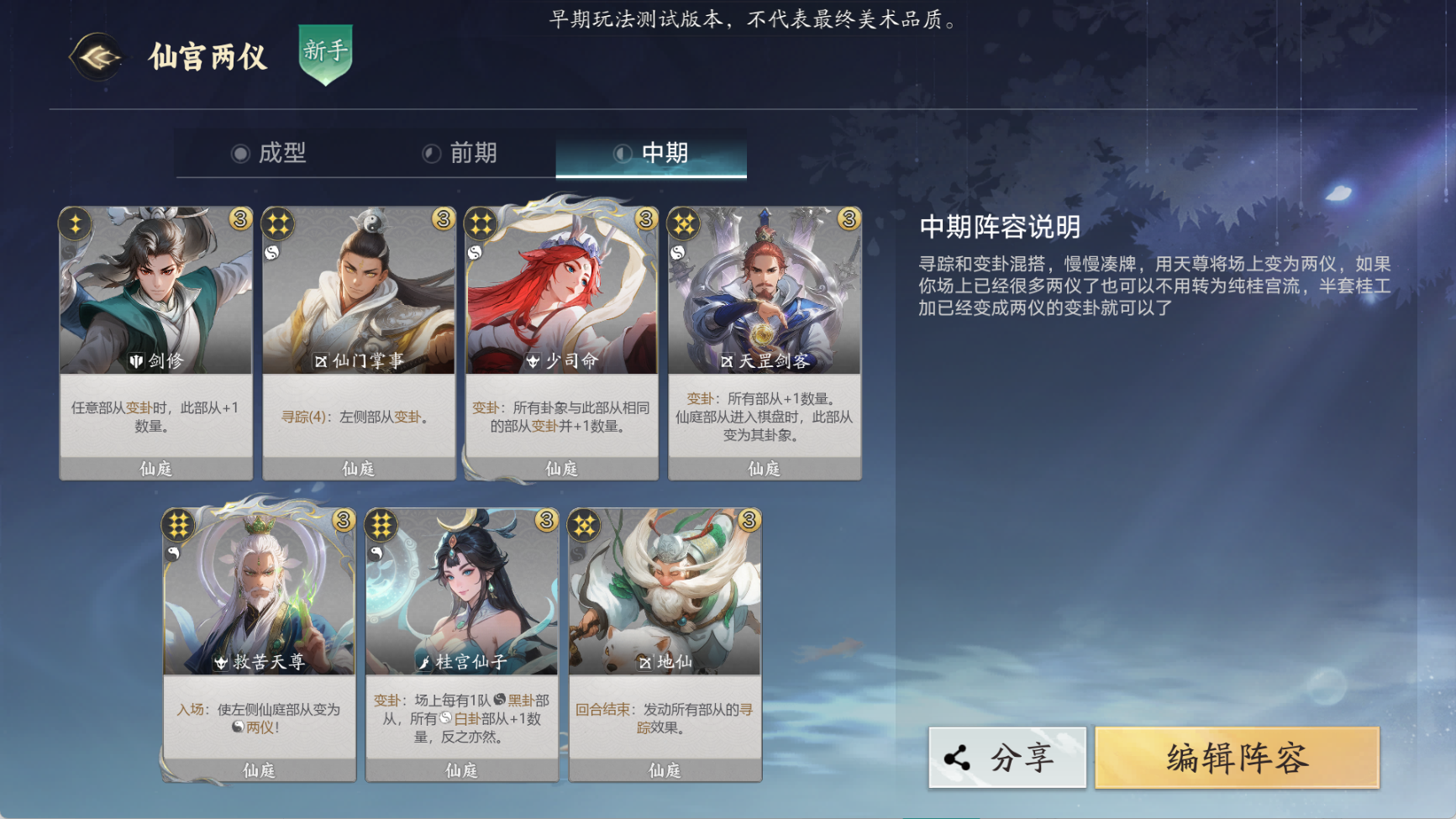The height and width of the screenshot is (819, 1456).
Task: Click the crescent icon beside 桂宫仙子 name
Action: [427, 663]
